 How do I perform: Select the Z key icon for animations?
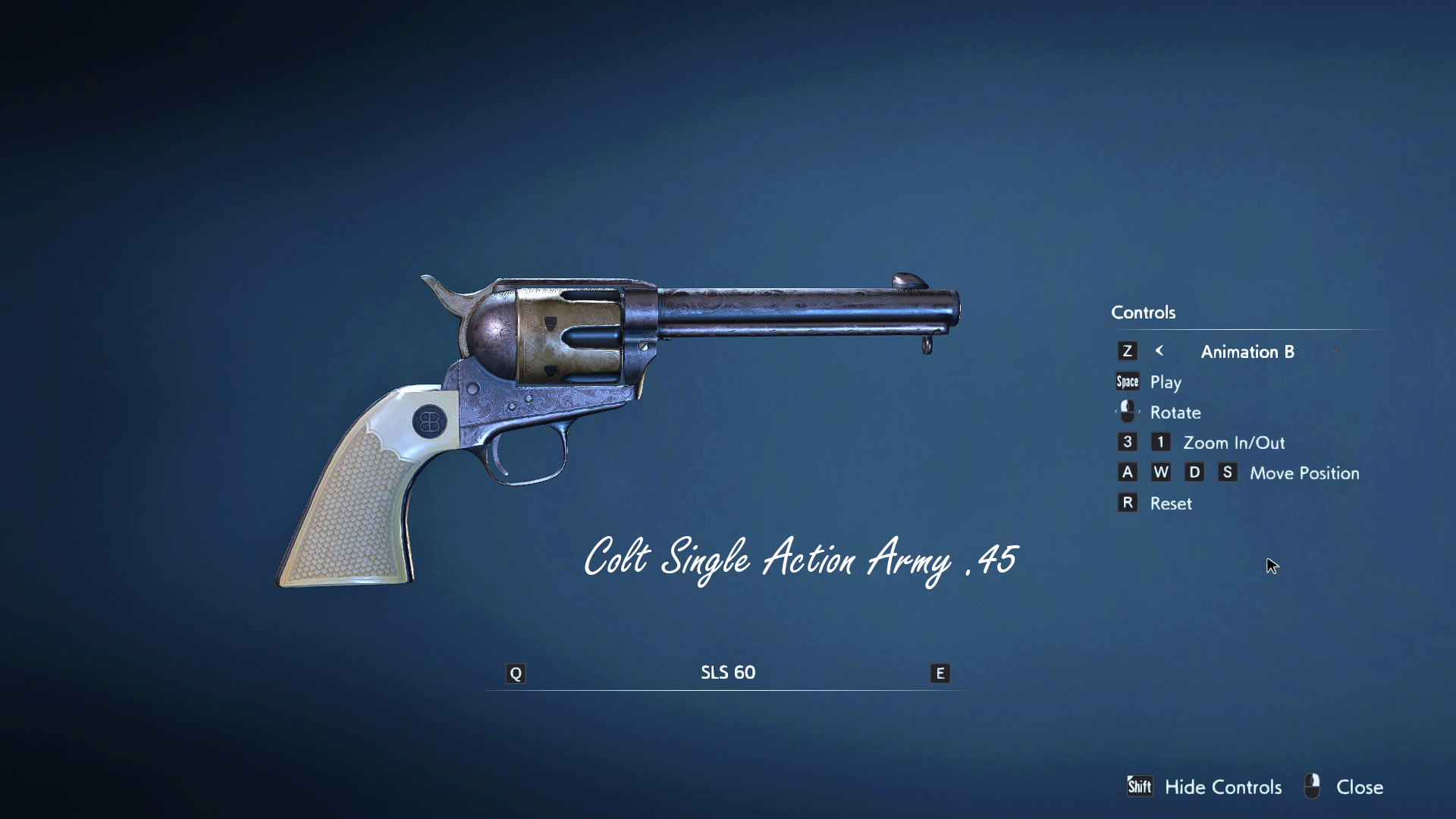(x=1128, y=351)
